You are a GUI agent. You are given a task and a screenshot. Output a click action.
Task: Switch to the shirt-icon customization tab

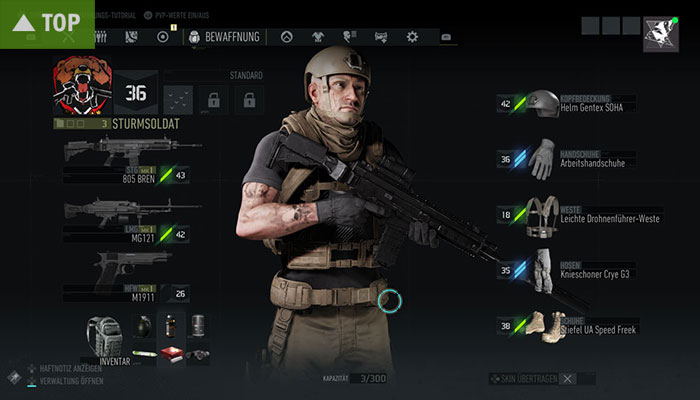pos(318,37)
